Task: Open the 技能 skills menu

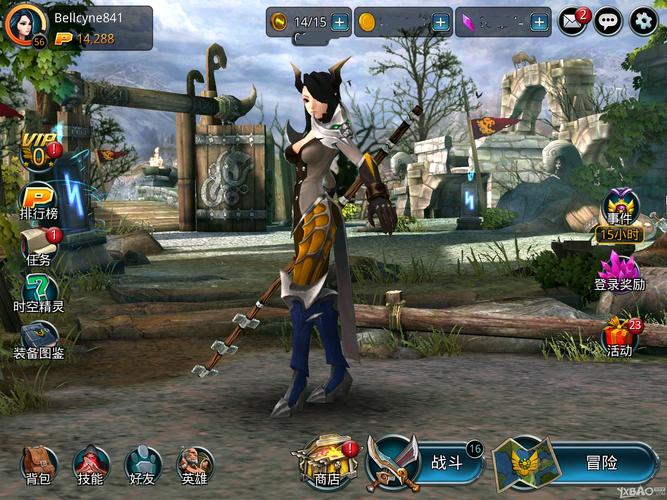Action: tap(91, 462)
